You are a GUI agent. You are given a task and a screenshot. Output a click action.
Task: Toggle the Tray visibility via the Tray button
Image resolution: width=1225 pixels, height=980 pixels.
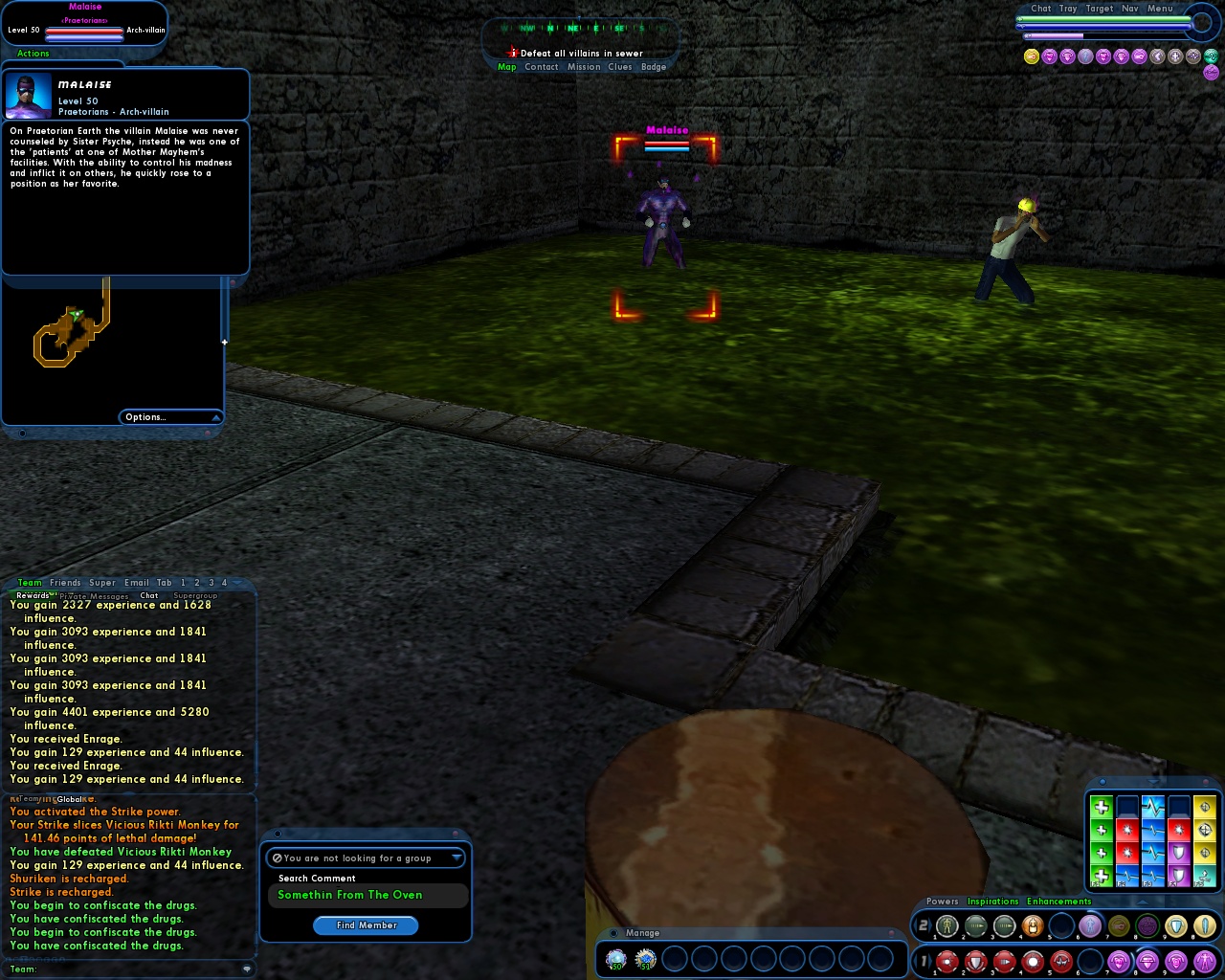point(1067,9)
